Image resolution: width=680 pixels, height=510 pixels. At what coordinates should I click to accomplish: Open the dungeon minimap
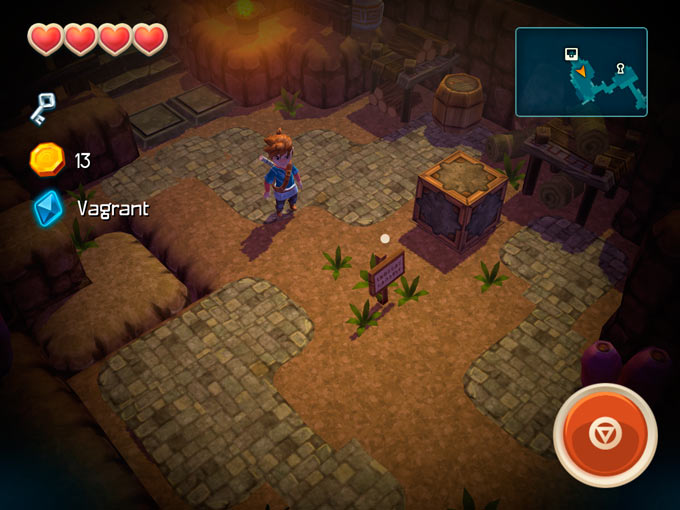(x=581, y=72)
